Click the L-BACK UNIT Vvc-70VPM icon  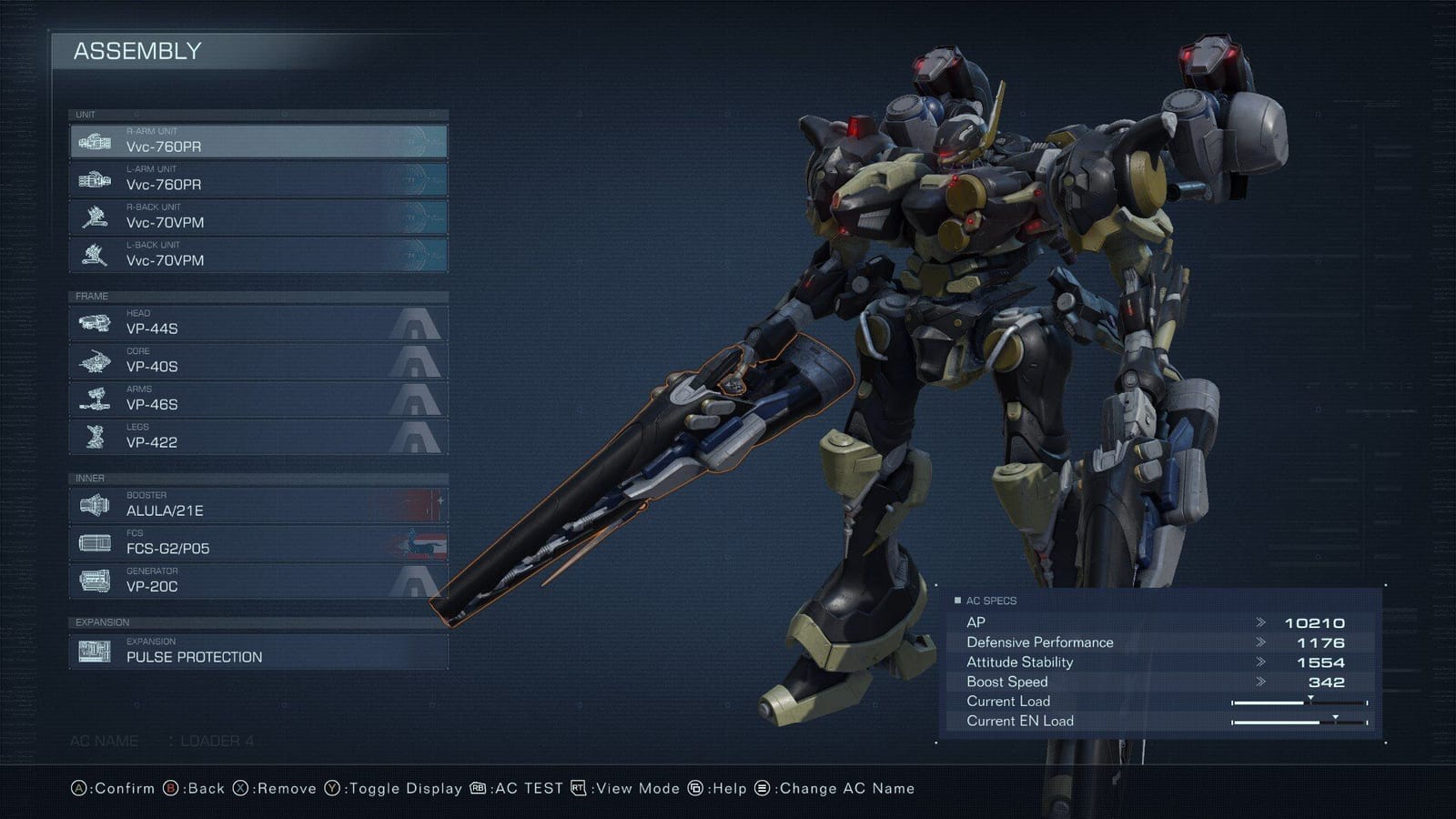[97, 255]
